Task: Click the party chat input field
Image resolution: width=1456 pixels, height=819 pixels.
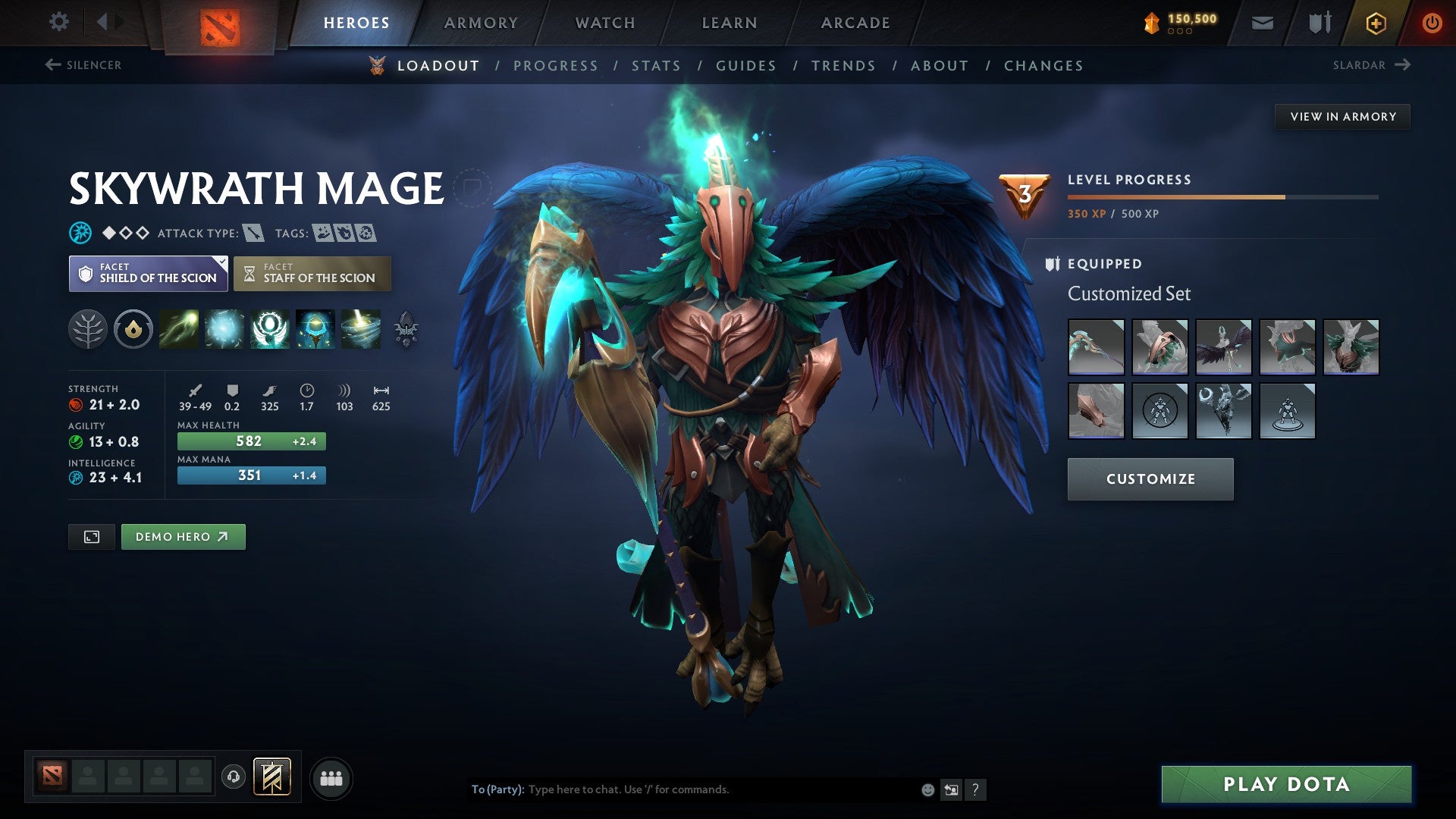Action: click(682, 789)
